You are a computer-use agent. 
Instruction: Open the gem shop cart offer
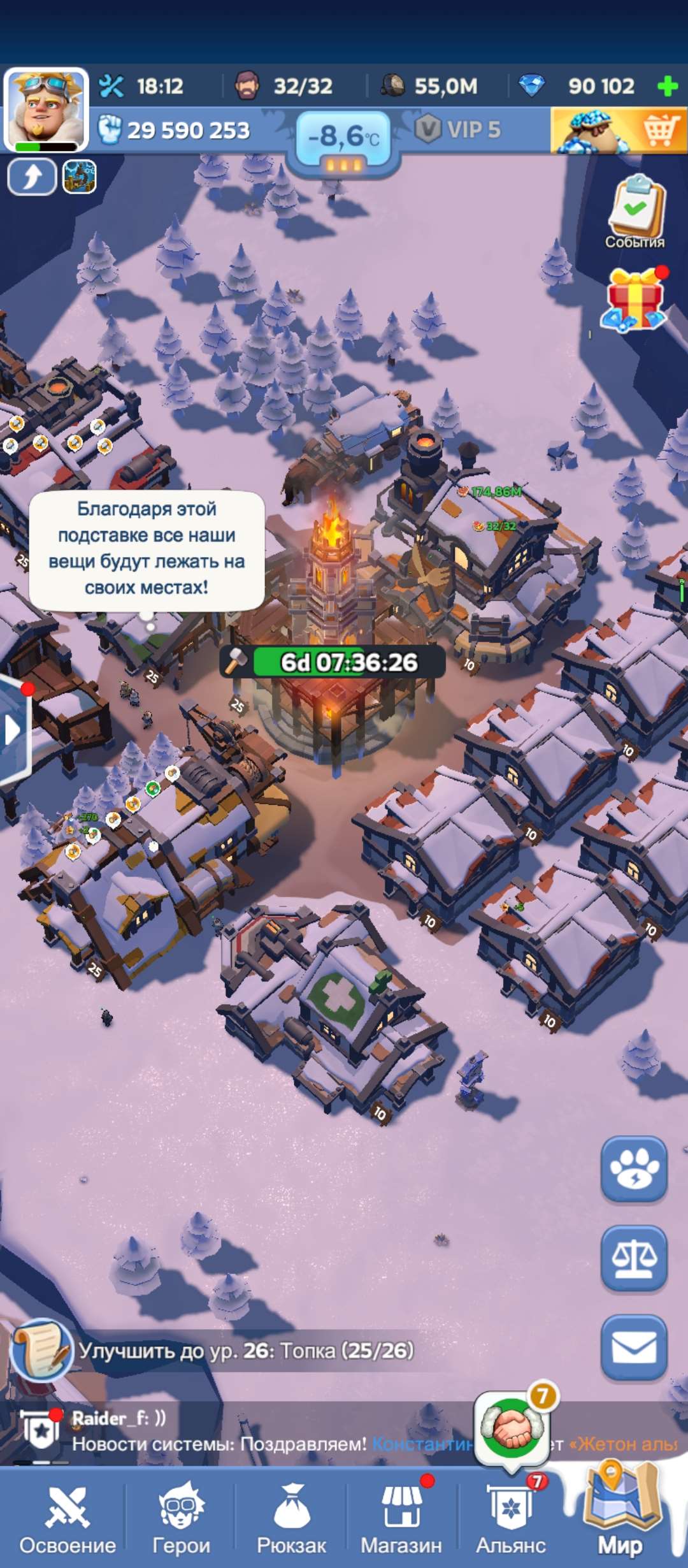pyautogui.click(x=618, y=131)
